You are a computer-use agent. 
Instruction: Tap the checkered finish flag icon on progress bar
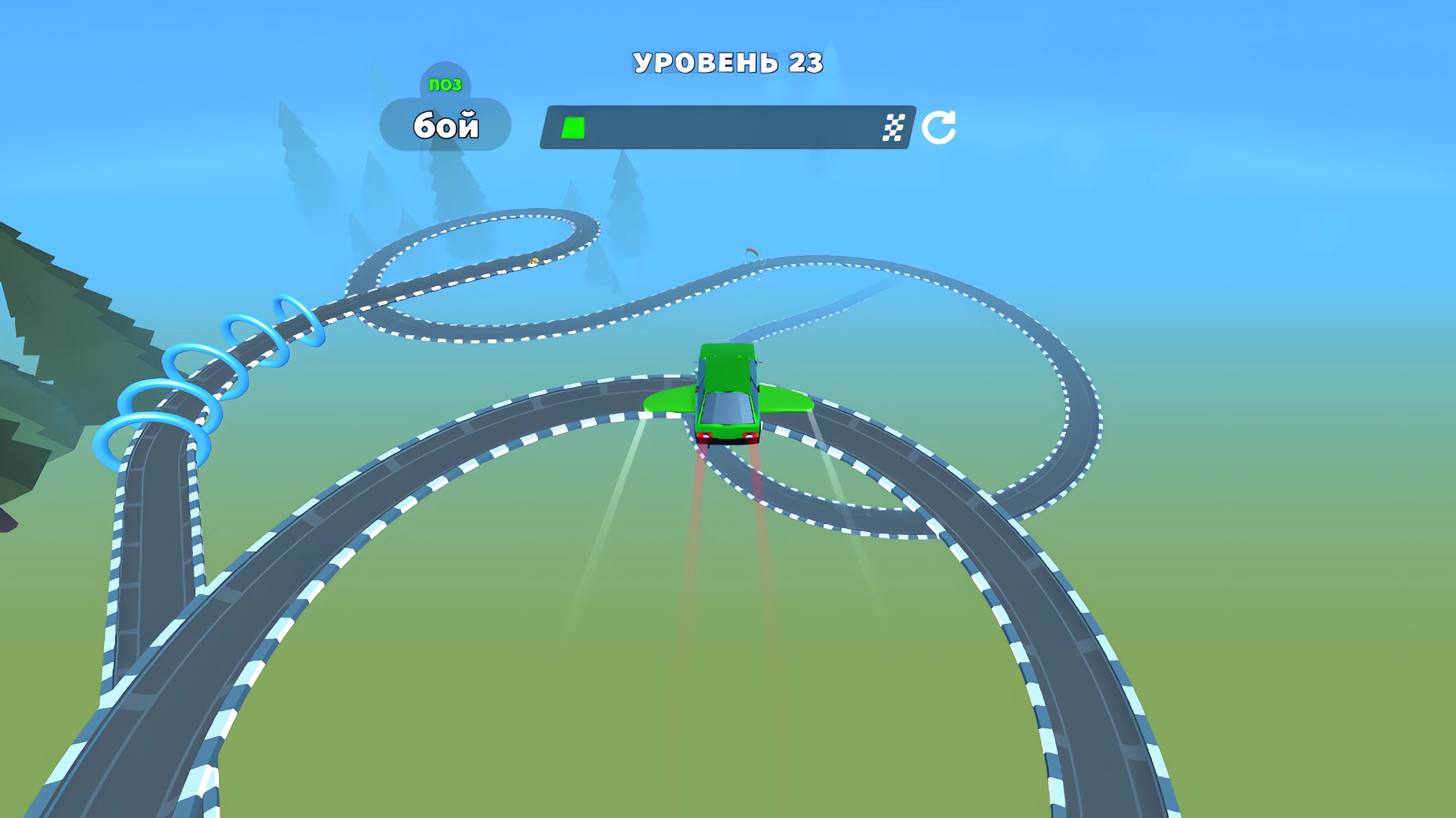tap(894, 126)
